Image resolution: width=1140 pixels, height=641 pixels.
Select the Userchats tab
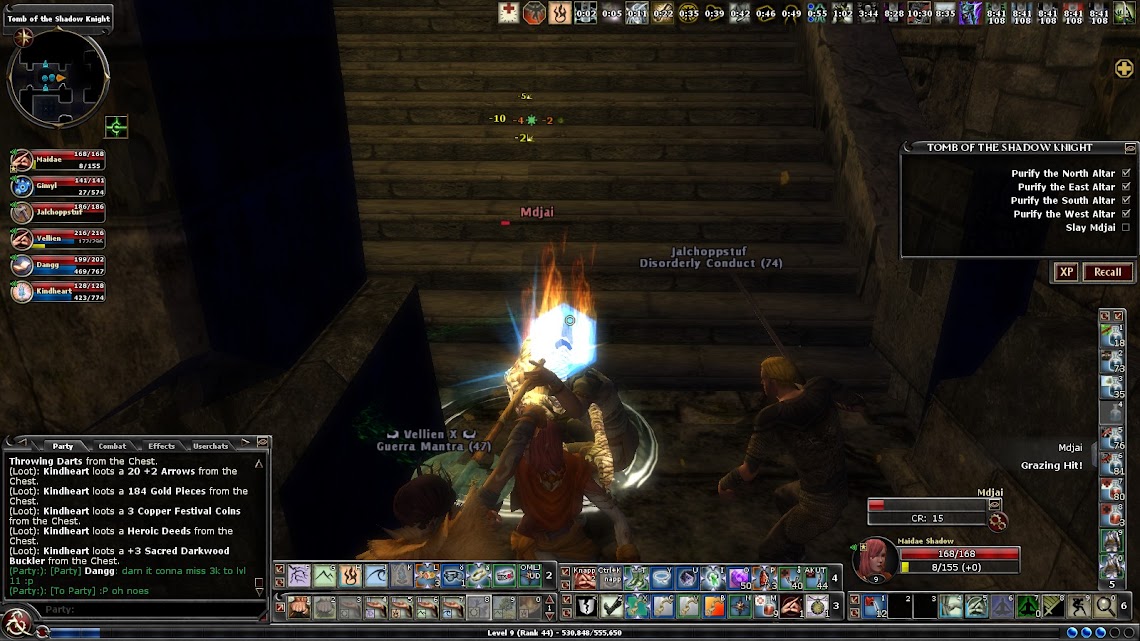[x=211, y=446]
